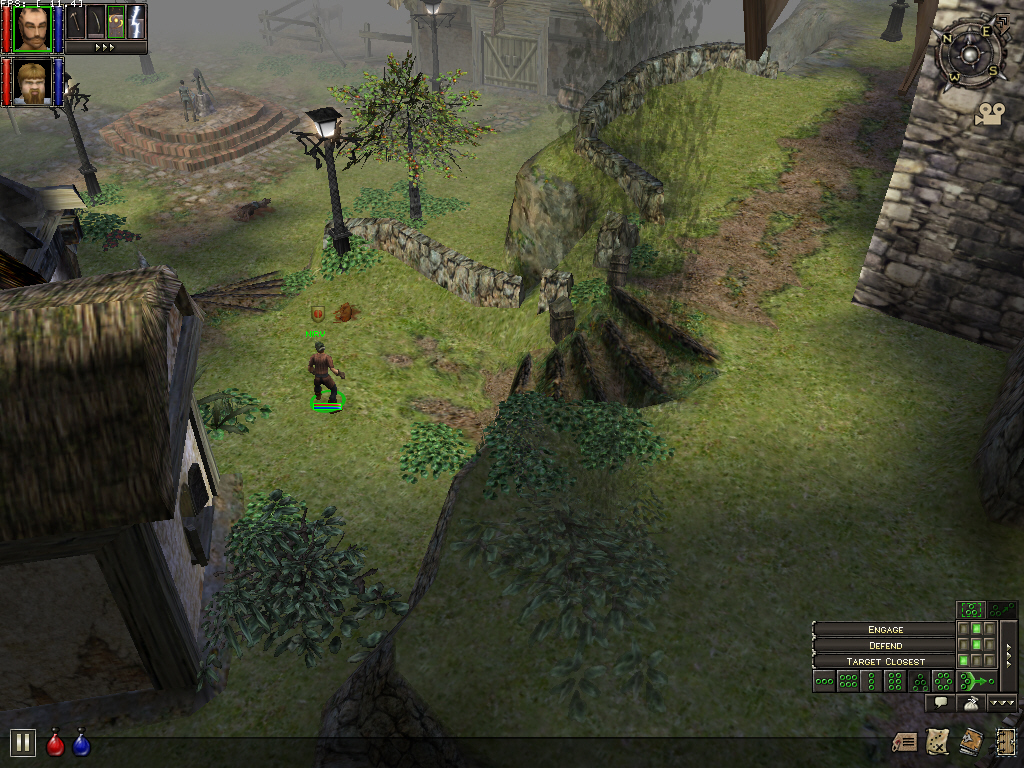Choose the bow ranged weapon slot
1024x768 pixels.
click(96, 20)
